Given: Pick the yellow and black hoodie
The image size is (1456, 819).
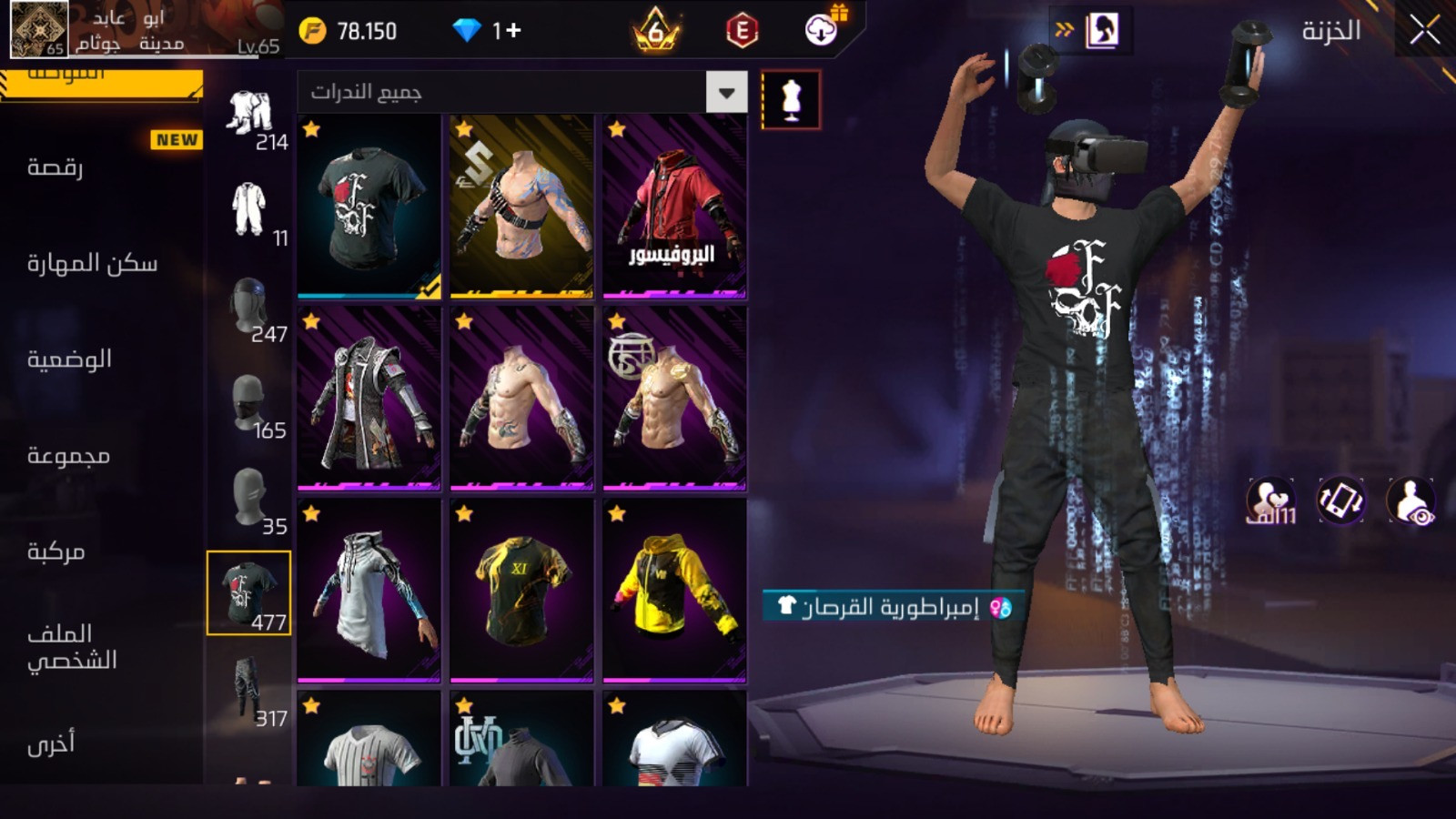Looking at the screenshot, I should tap(674, 591).
